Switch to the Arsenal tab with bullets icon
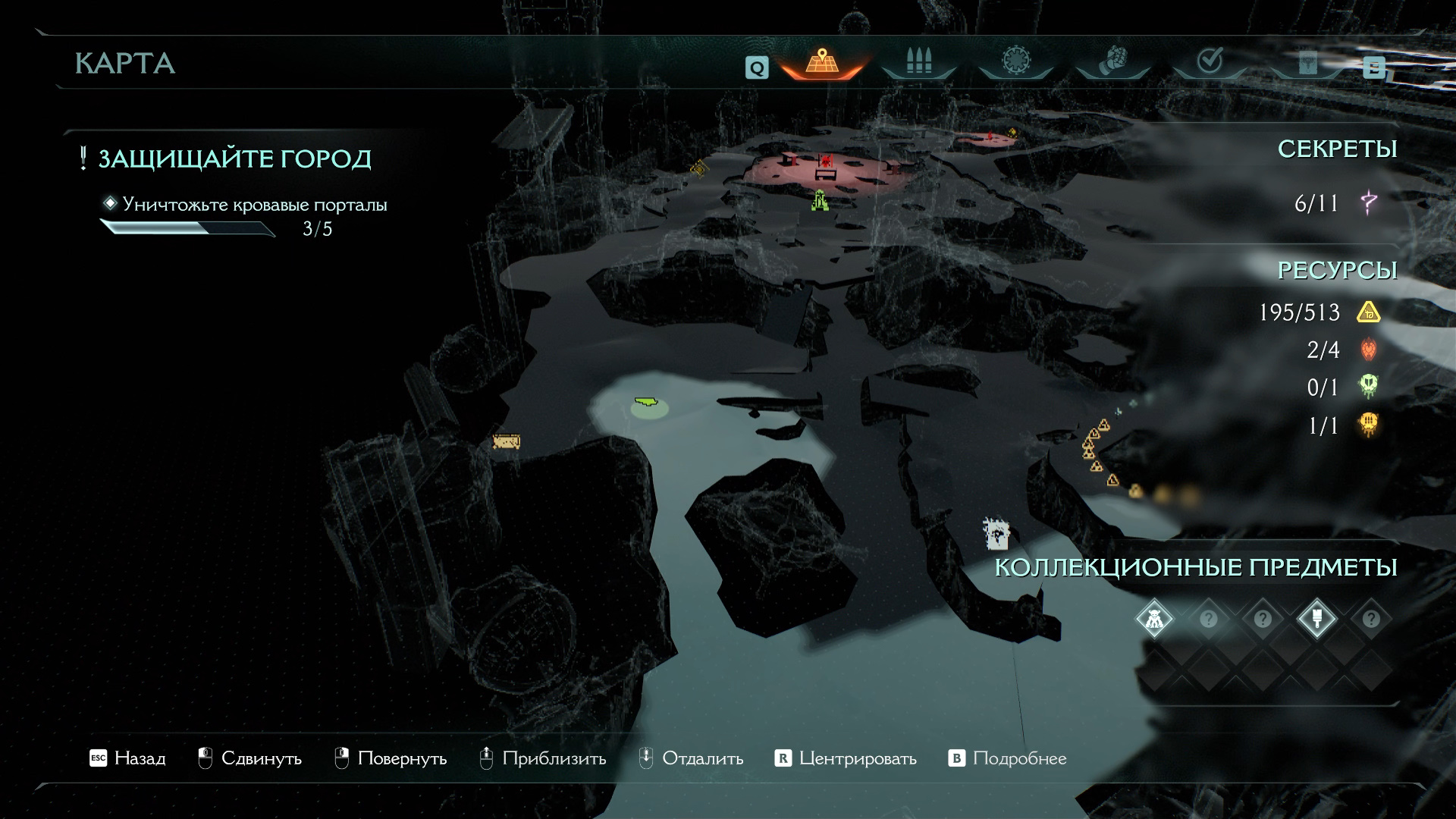Screen dimensions: 1456x819 (x=918, y=62)
